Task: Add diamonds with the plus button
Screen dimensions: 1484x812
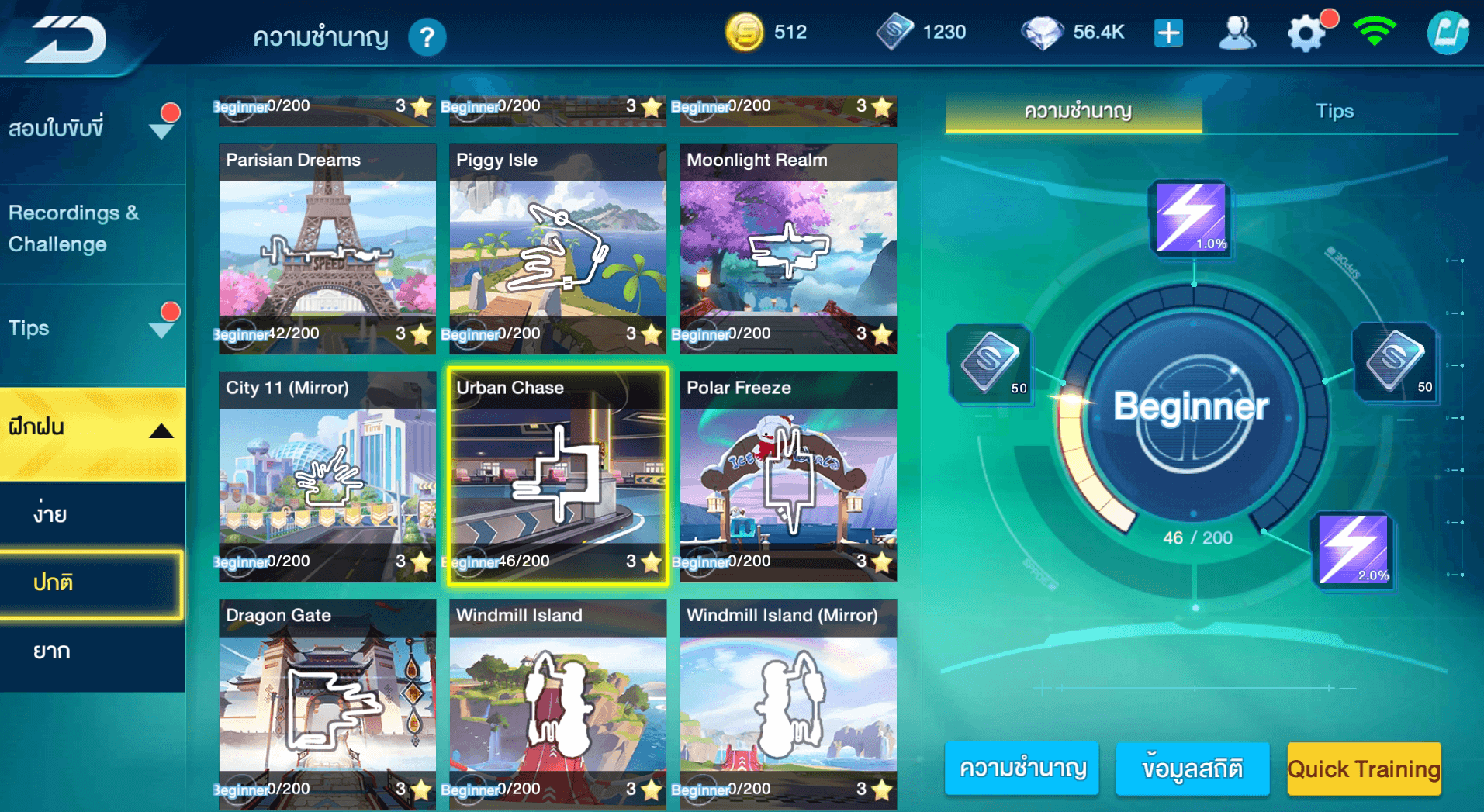Action: coord(1168,33)
